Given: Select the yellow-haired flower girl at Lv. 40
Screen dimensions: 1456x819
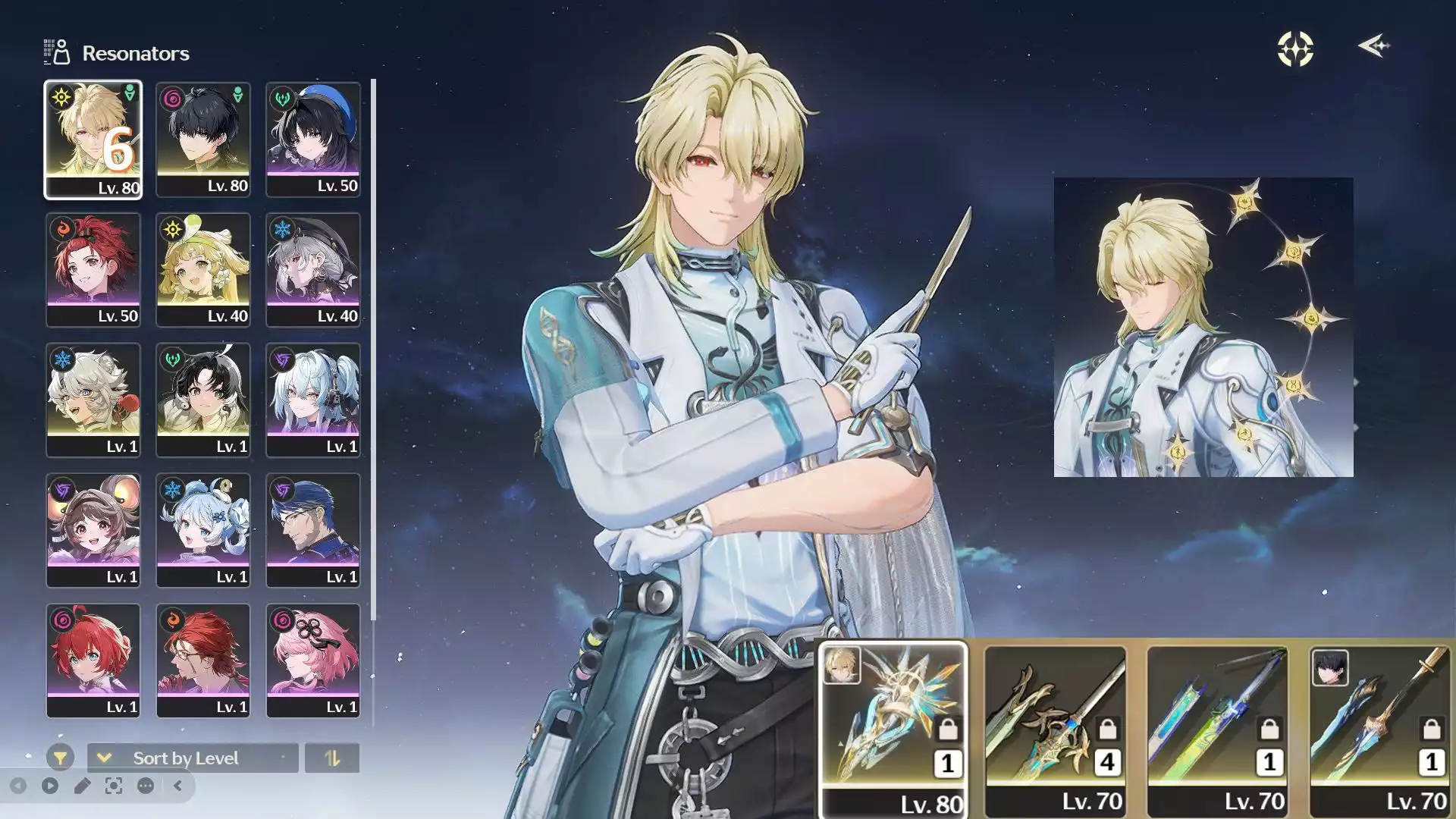Looking at the screenshot, I should (x=202, y=270).
